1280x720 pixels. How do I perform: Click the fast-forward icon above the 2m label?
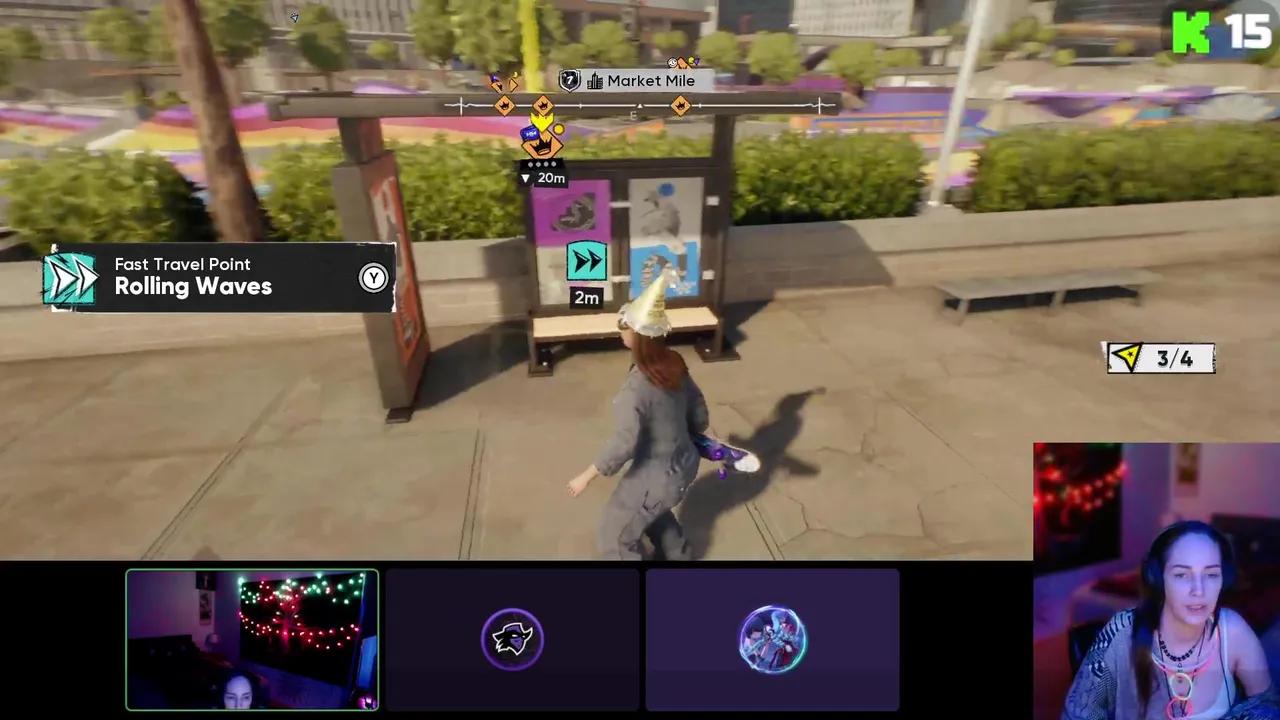pyautogui.click(x=587, y=261)
